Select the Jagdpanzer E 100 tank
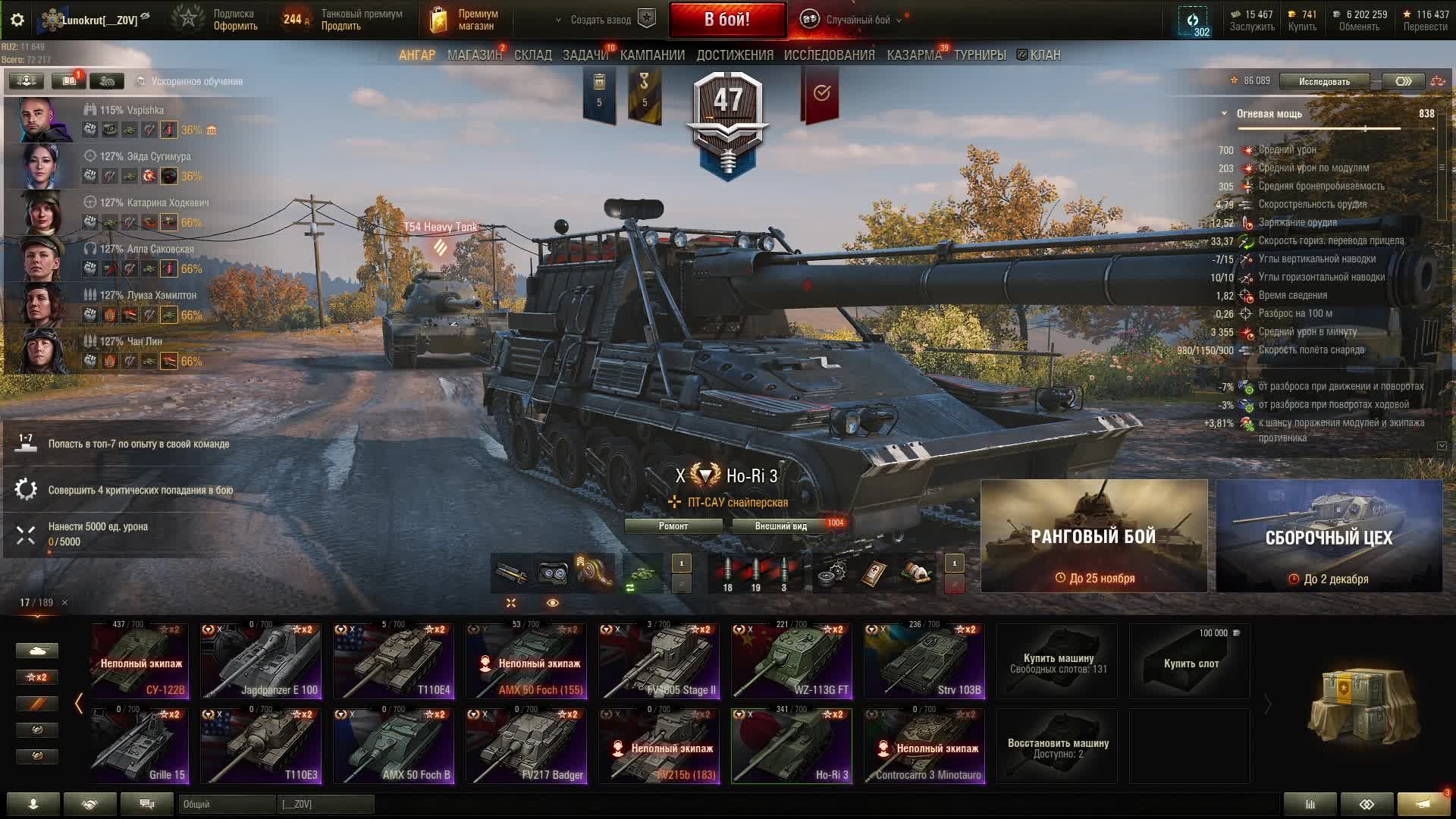 point(261,661)
